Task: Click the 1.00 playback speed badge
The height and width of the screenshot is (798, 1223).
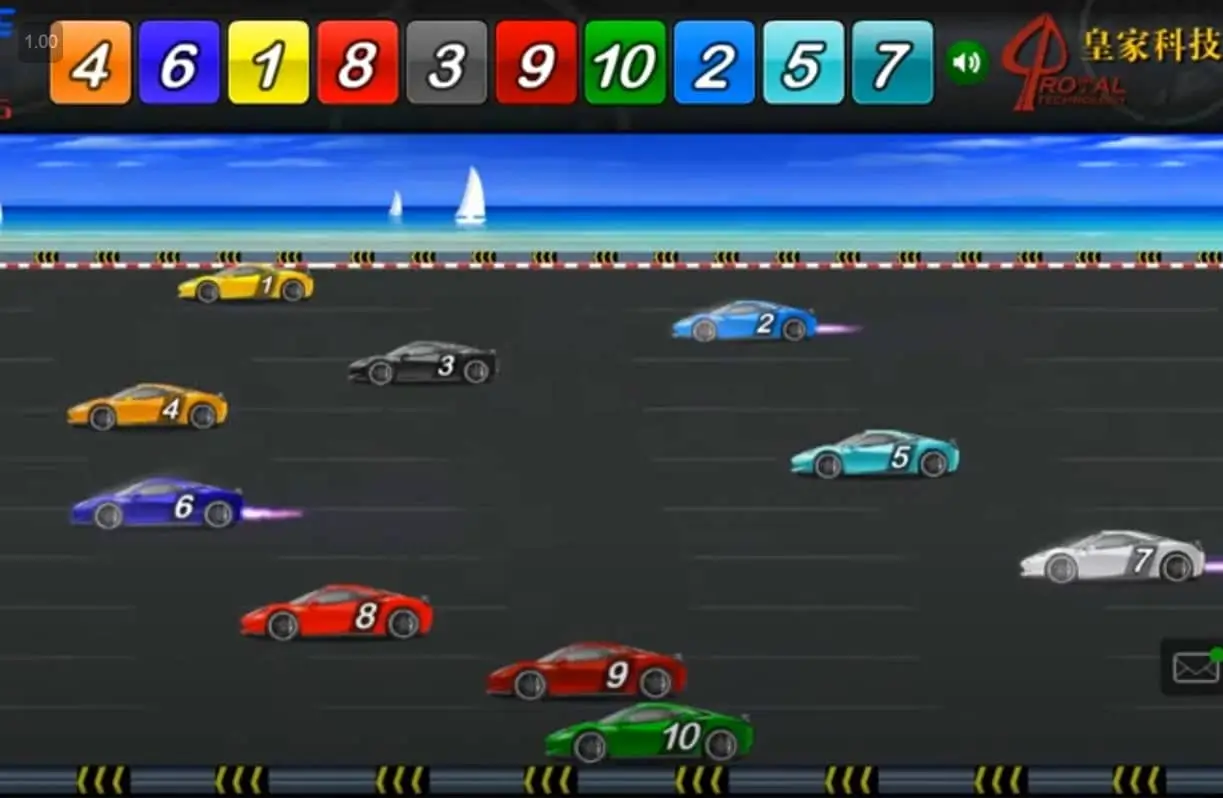Action: point(41,42)
